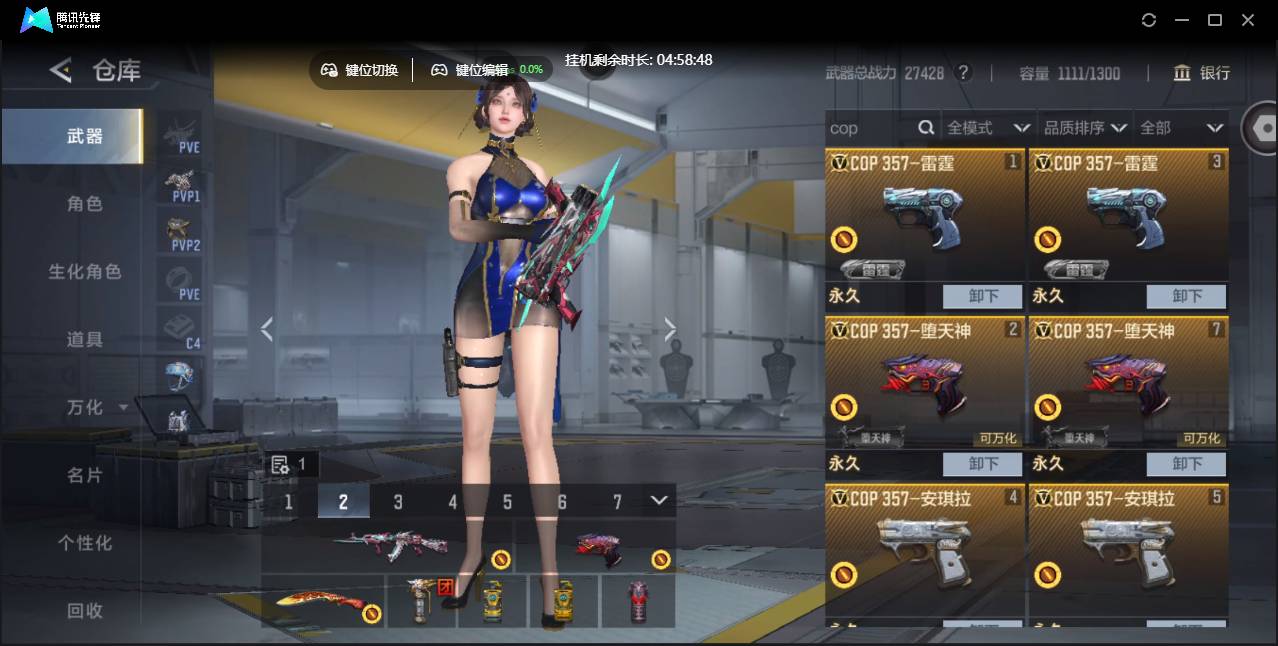Open the power rating help question mark

tap(963, 73)
